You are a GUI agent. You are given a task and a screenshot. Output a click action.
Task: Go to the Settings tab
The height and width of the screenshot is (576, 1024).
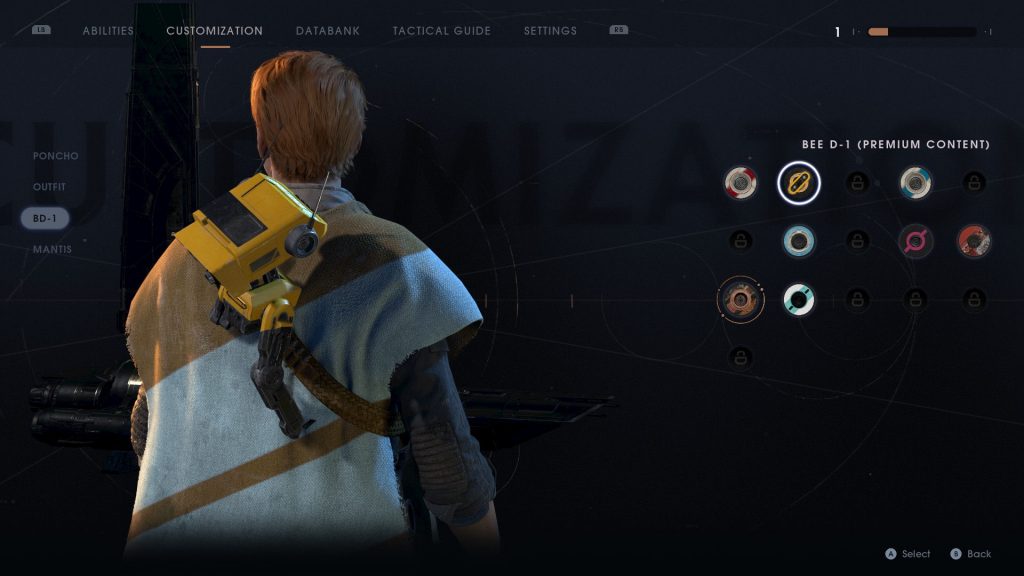click(x=550, y=31)
